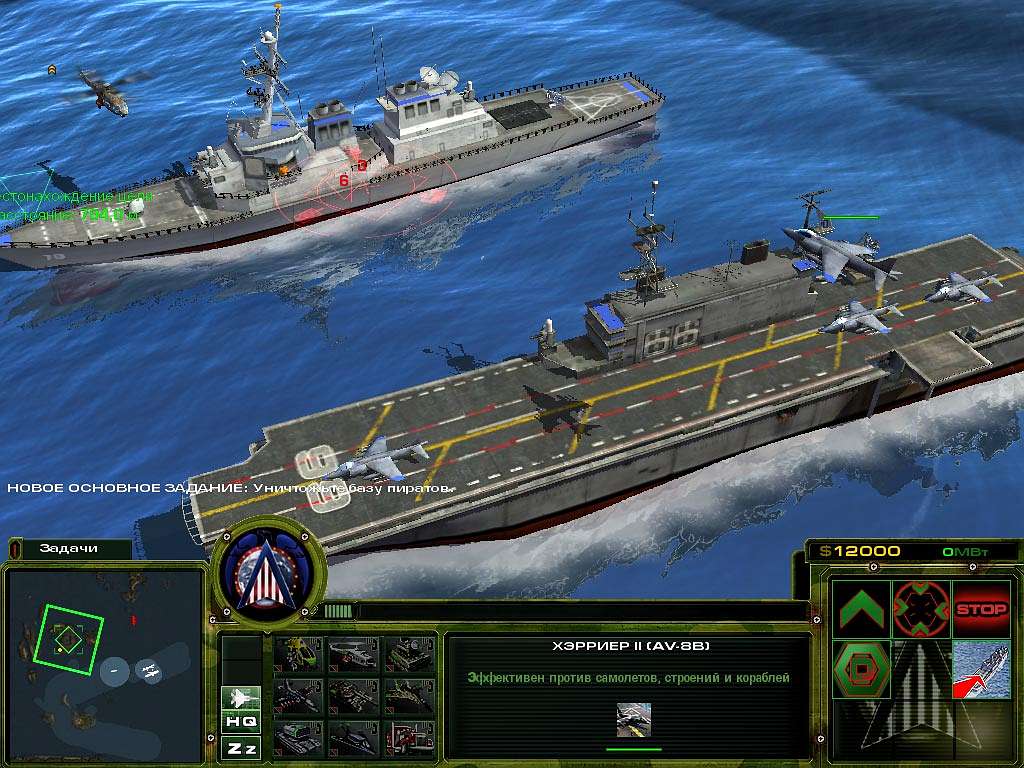
Task: Use the return-to-ship command icon
Action: [x=981, y=669]
